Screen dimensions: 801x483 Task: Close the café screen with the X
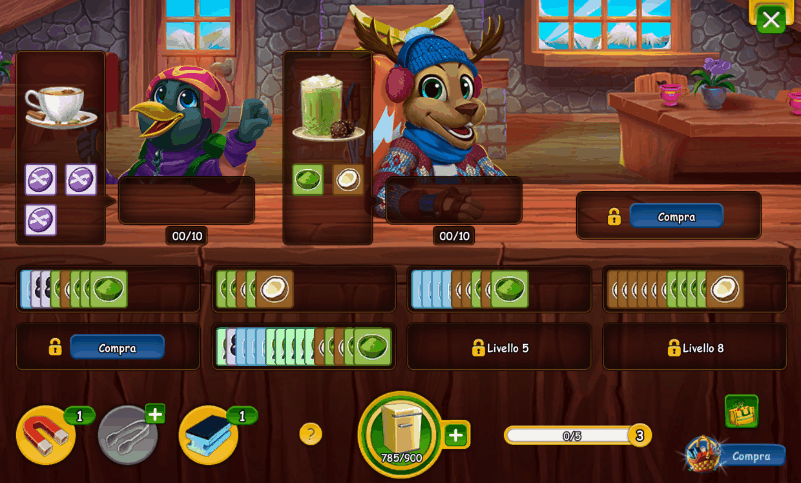coord(770,19)
